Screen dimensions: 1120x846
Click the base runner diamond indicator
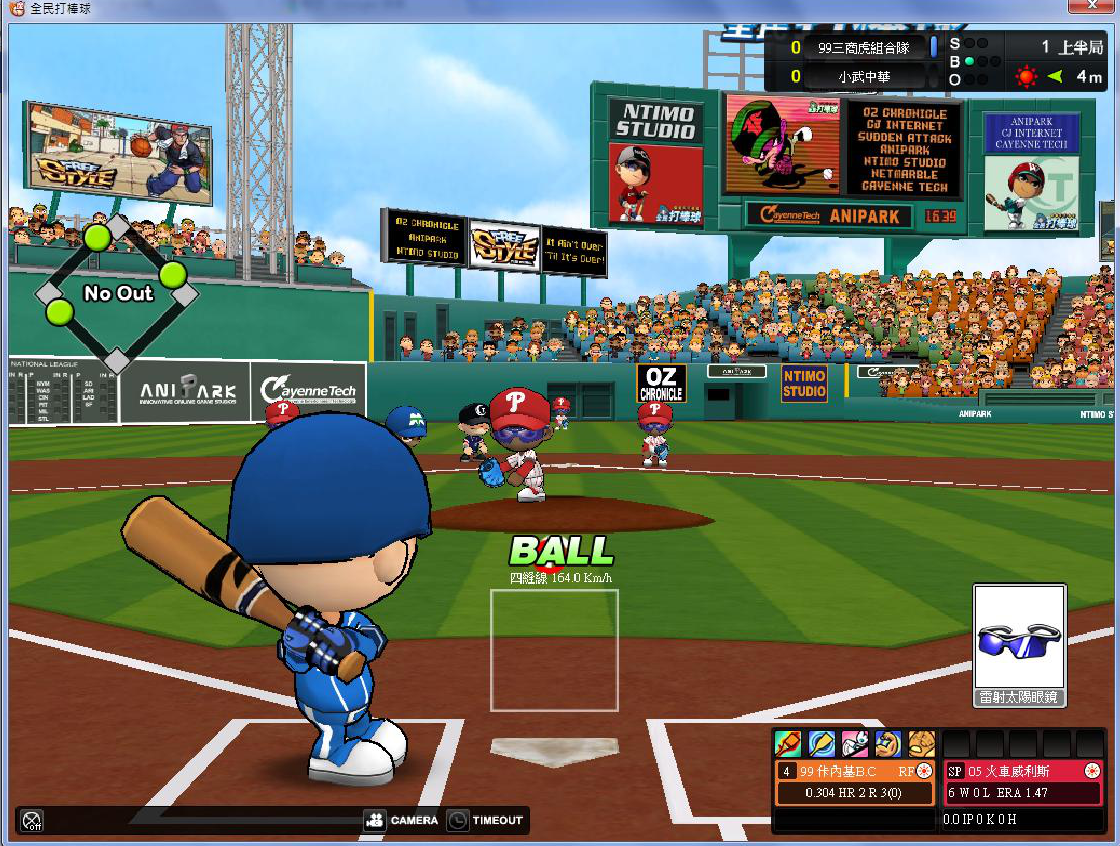[117, 292]
